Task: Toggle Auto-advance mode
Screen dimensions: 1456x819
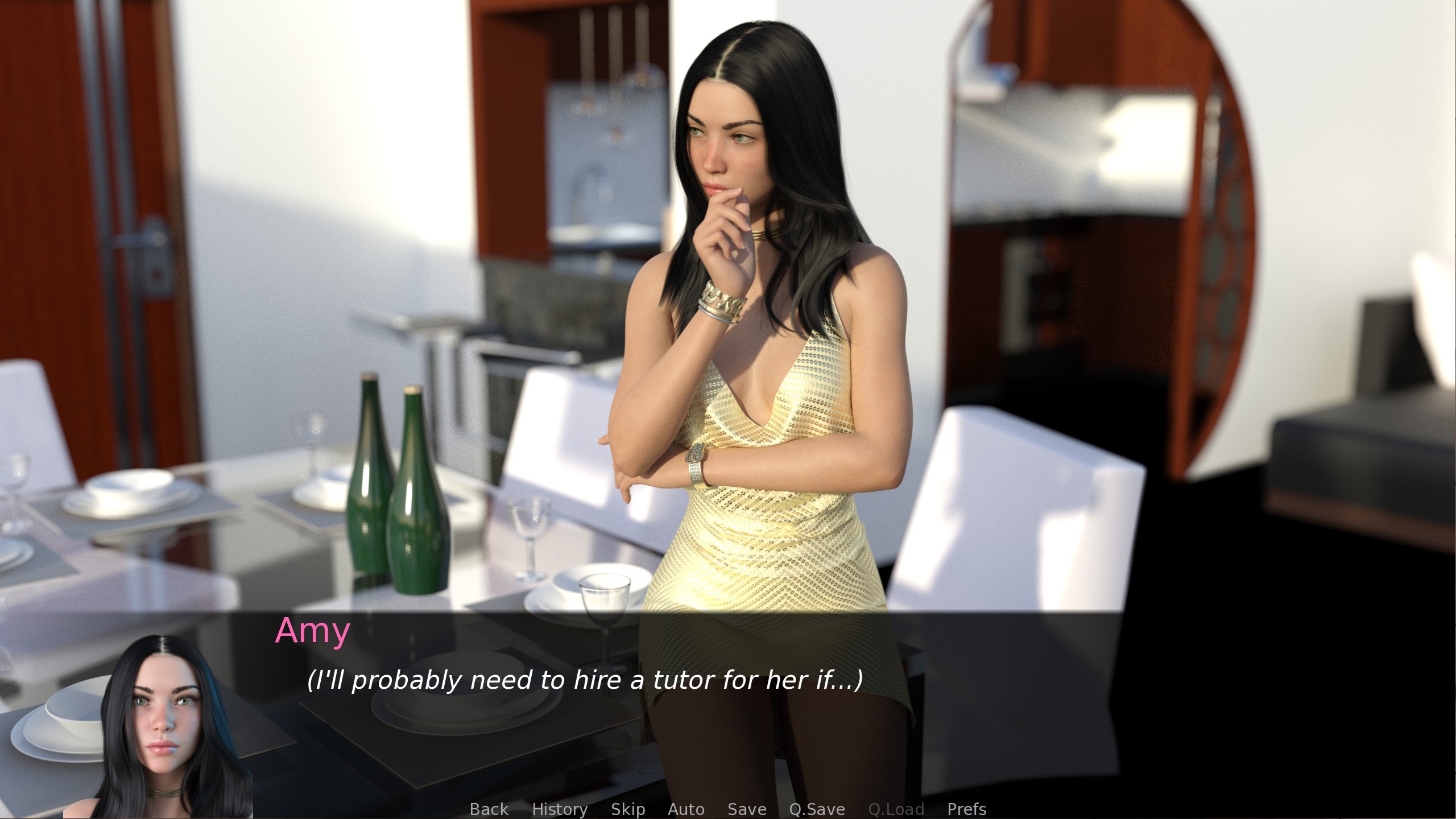Action: (x=686, y=809)
